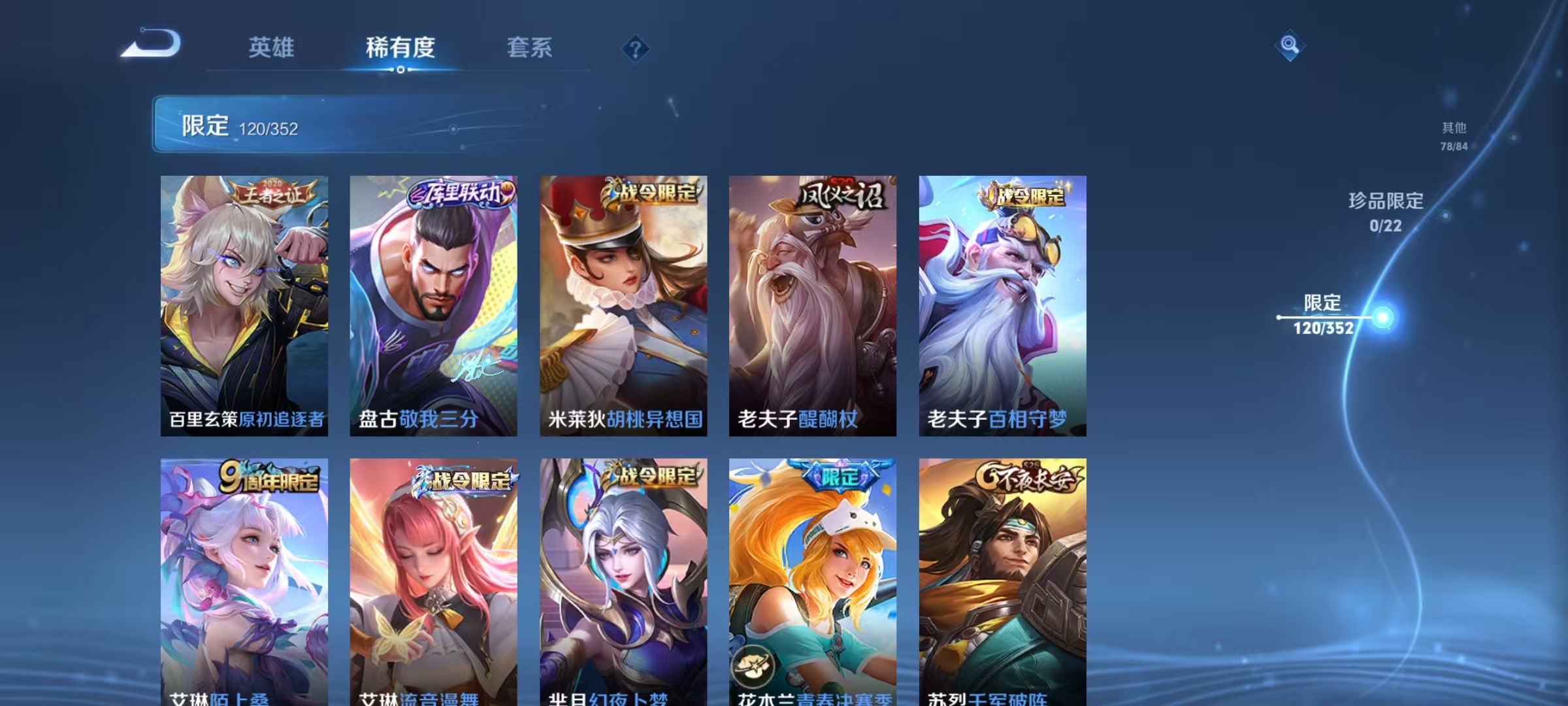Open the 老夫子百相守梦 skin card
Viewport: 1568px width, 706px height.
tap(1003, 307)
